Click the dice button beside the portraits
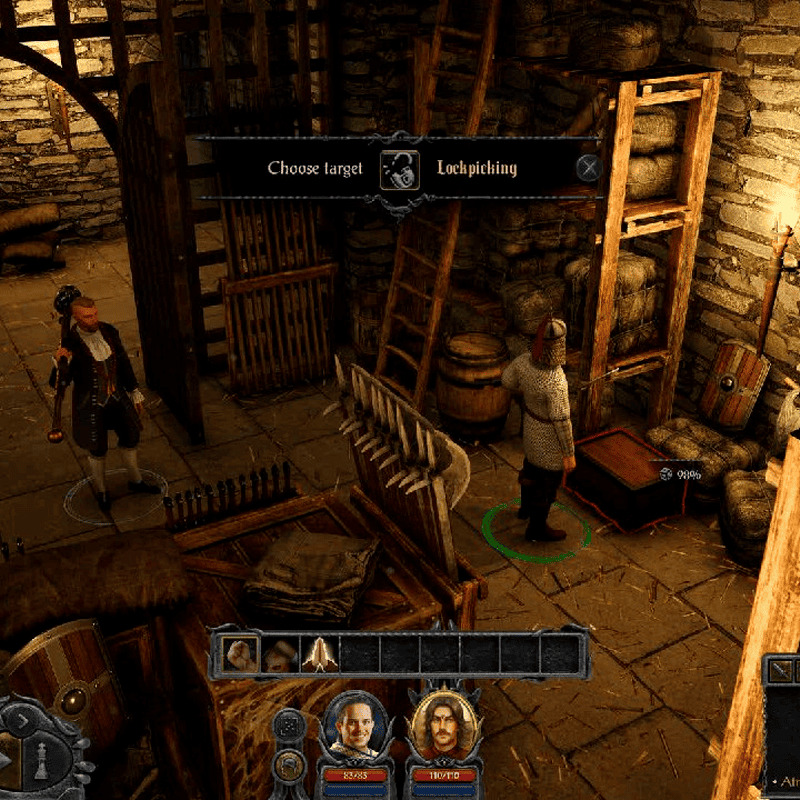Image resolution: width=800 pixels, height=800 pixels. click(289, 725)
